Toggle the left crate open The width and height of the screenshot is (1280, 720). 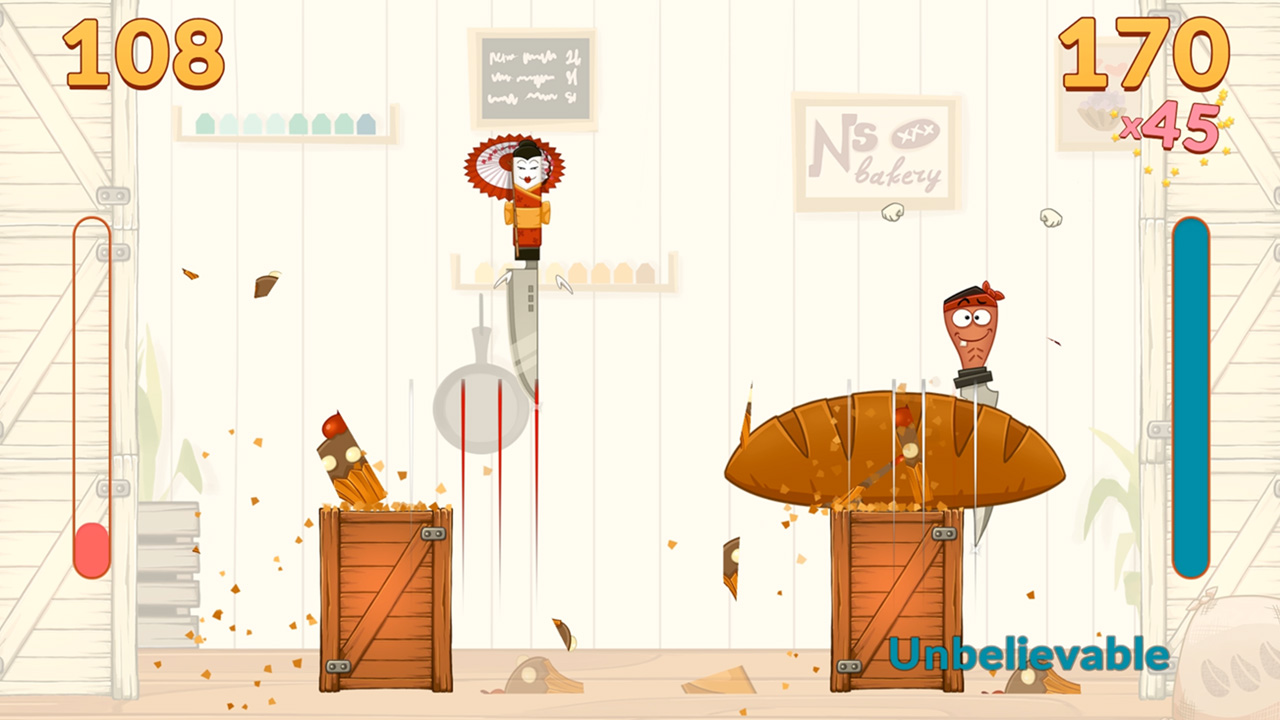[385, 600]
